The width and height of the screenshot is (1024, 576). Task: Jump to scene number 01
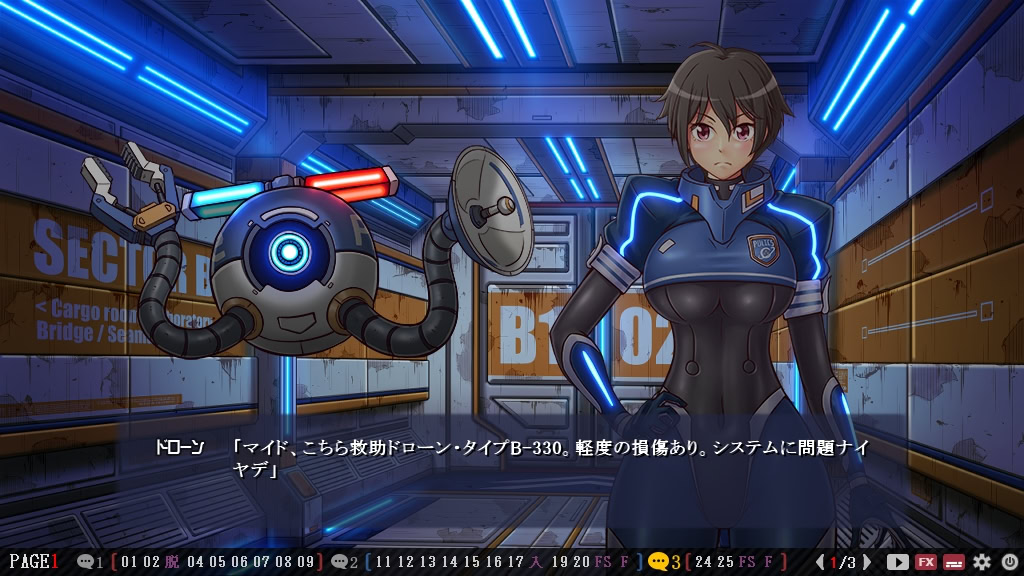tap(129, 562)
